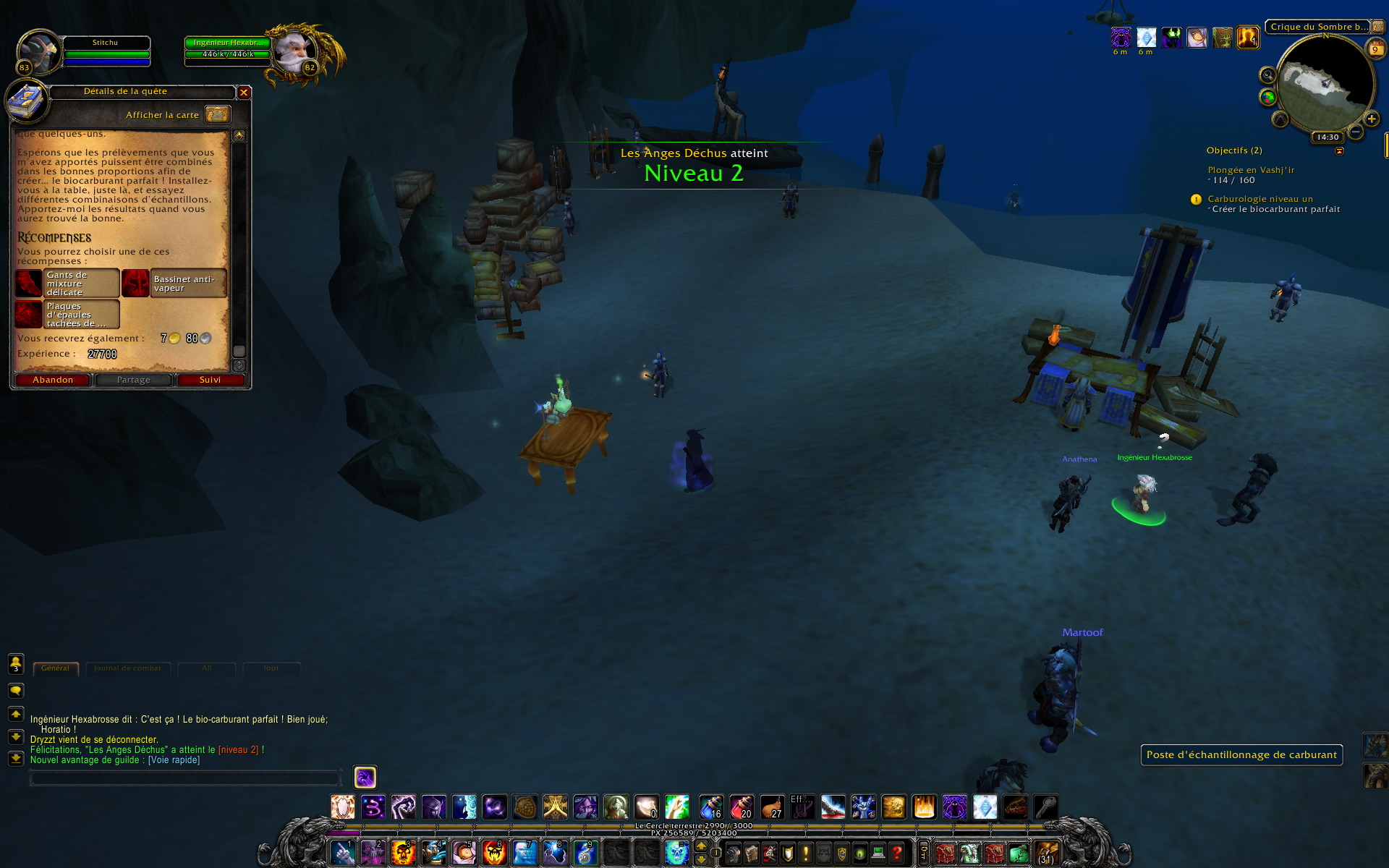This screenshot has height=868, width=1389.
Task: Open the main backpack showing 31
Action: pyautogui.click(x=1046, y=854)
